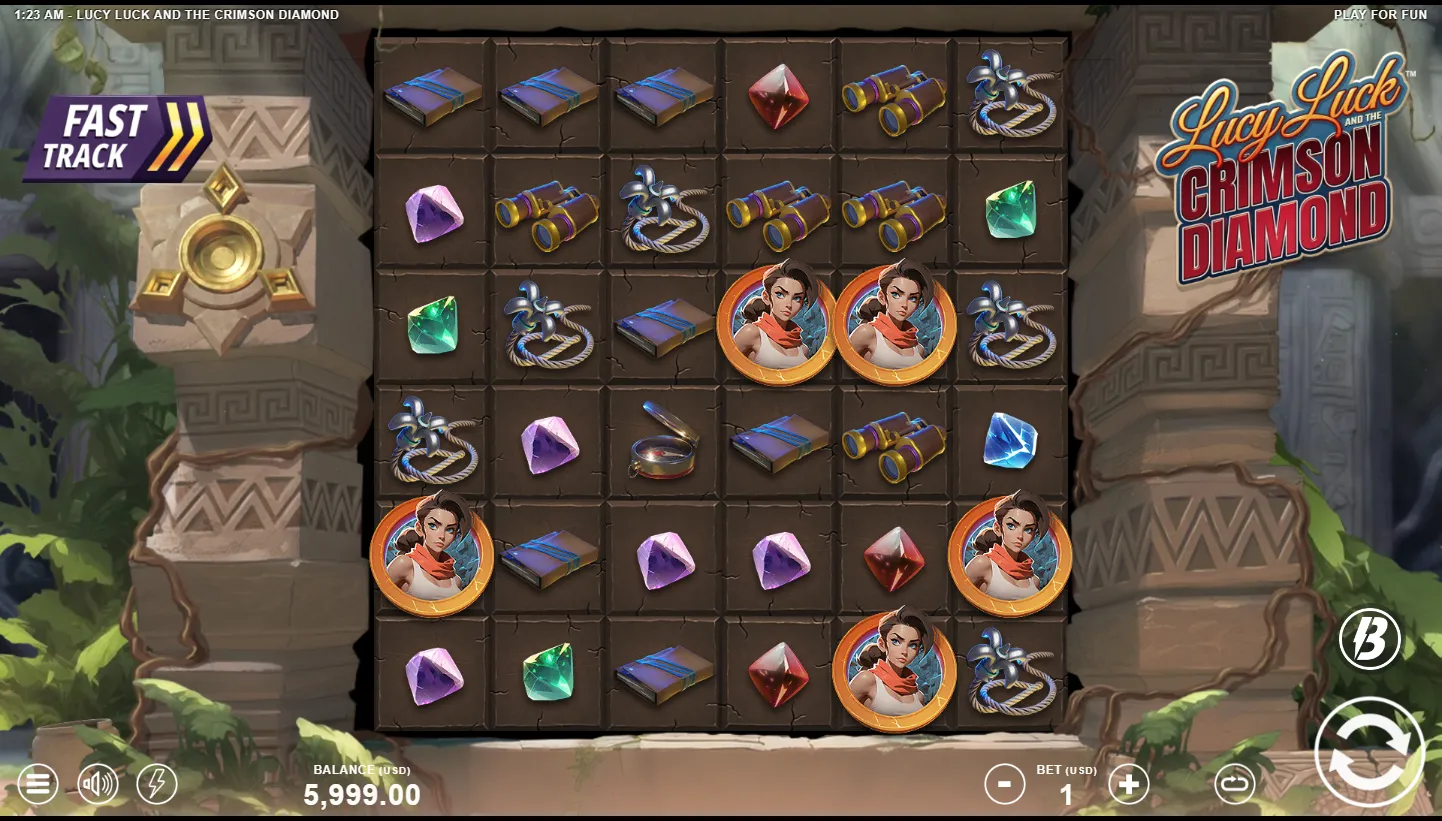1442x821 pixels.
Task: Open the autoplay options button
Action: coord(1235,784)
